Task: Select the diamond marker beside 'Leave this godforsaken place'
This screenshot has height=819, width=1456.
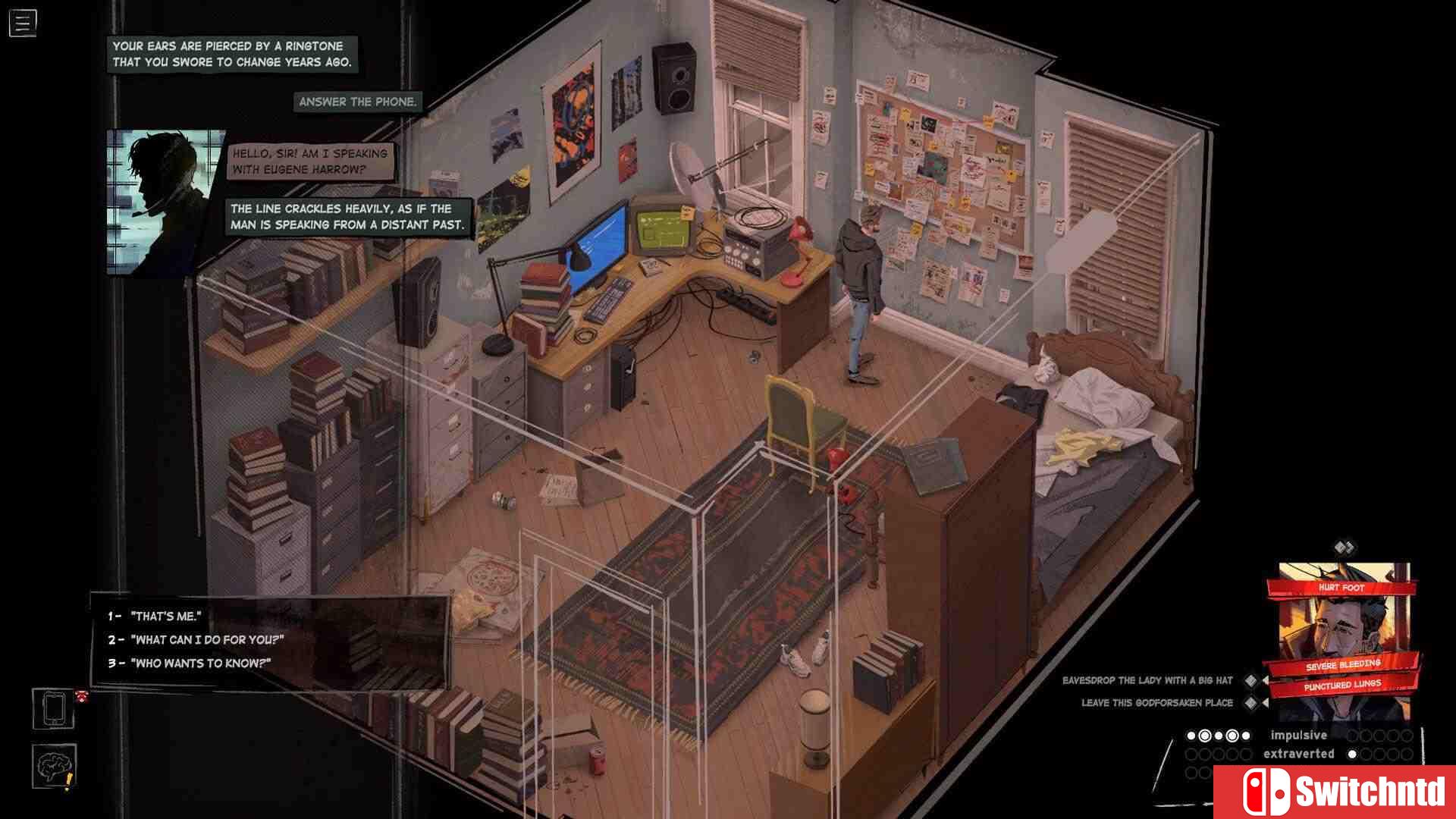Action: pos(1250,701)
